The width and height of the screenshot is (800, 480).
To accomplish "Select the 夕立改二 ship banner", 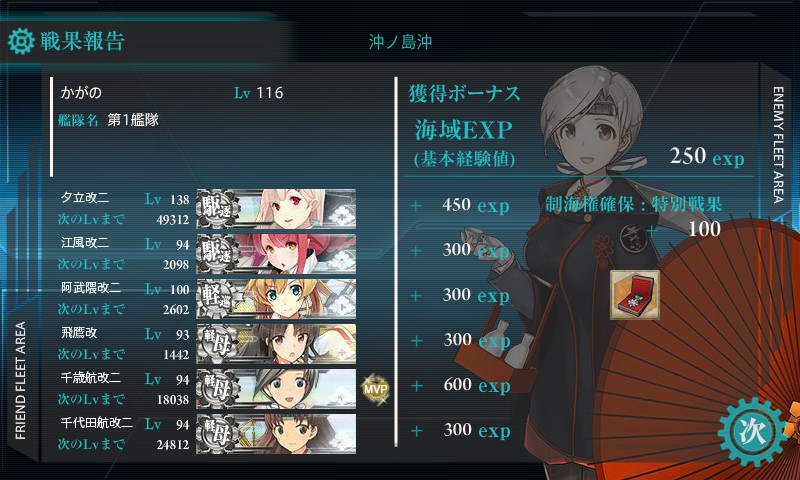I will [x=277, y=207].
